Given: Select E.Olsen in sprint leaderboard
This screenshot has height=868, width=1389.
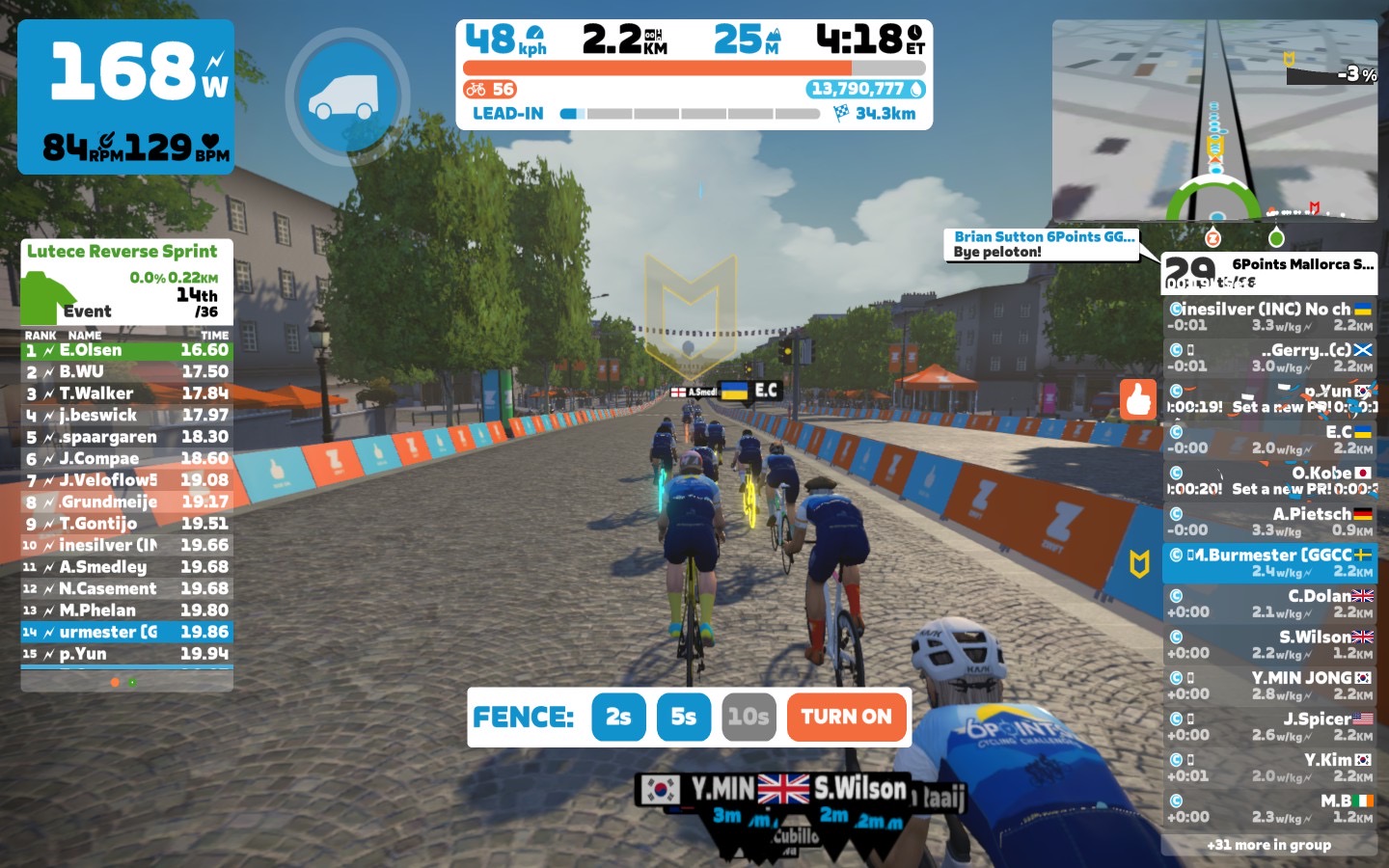Looking at the screenshot, I should (126, 350).
